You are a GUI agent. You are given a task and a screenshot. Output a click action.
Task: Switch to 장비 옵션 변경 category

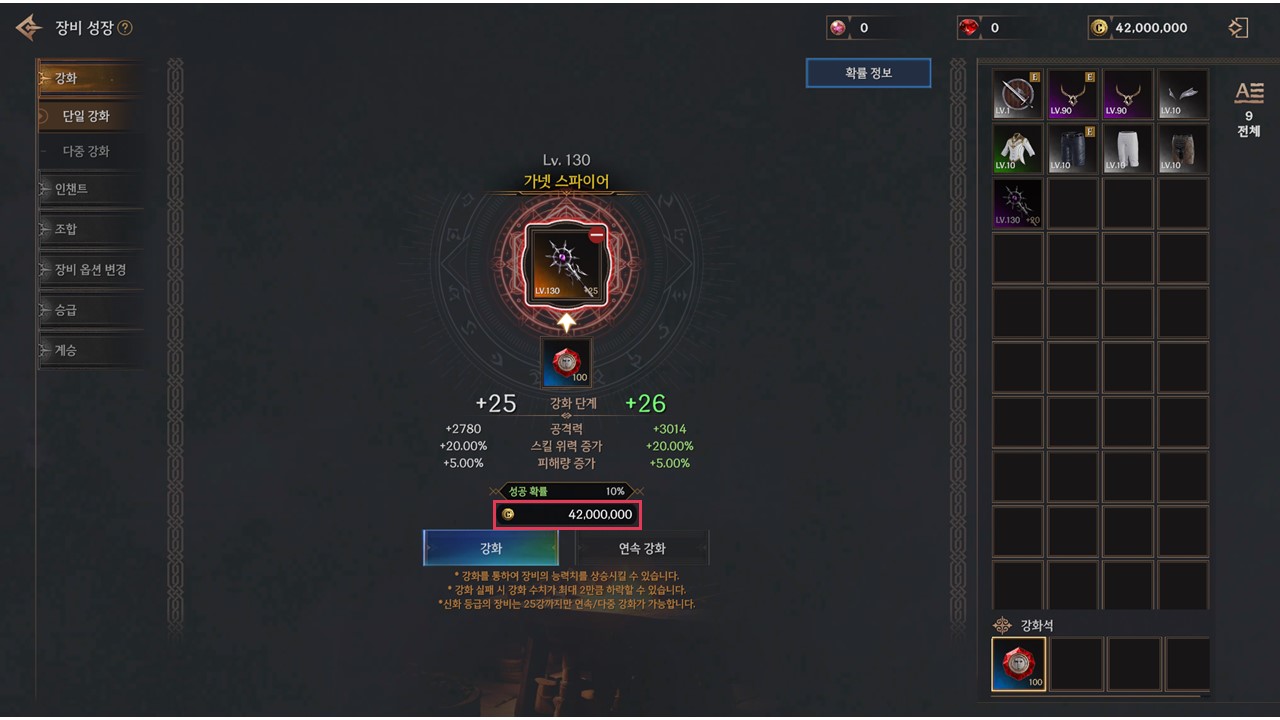pos(90,270)
